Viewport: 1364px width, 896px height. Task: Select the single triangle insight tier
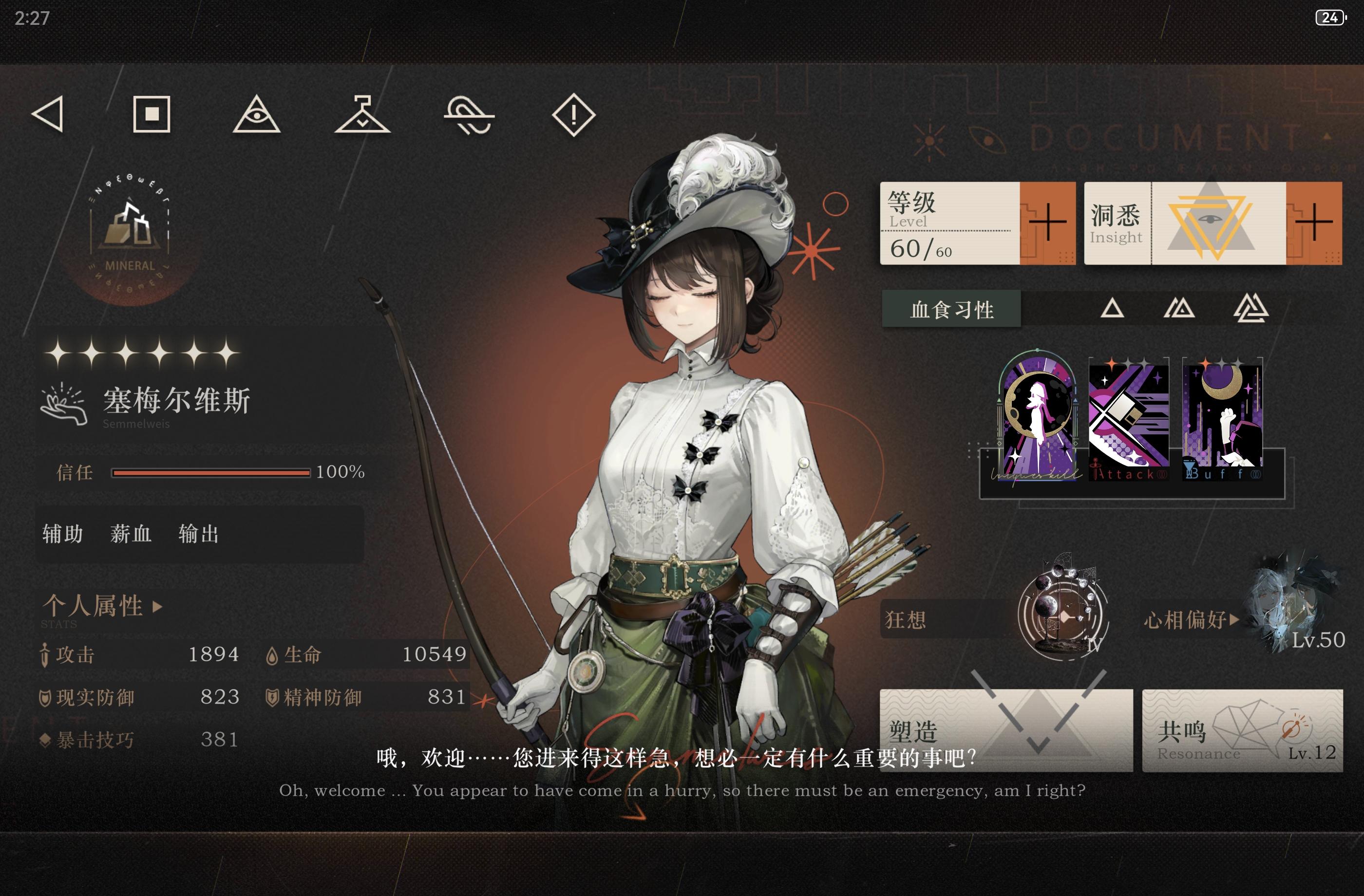tap(1112, 309)
